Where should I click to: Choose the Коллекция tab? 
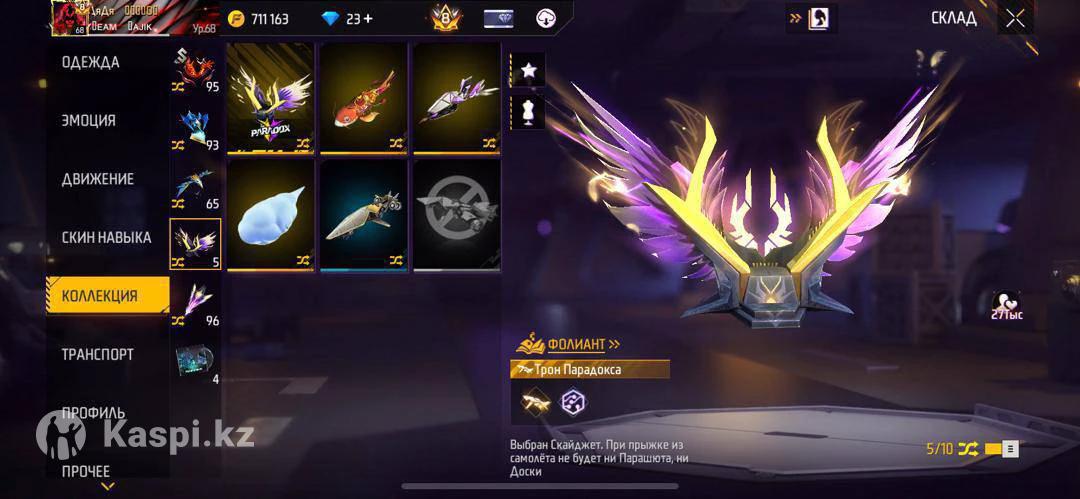(99, 296)
